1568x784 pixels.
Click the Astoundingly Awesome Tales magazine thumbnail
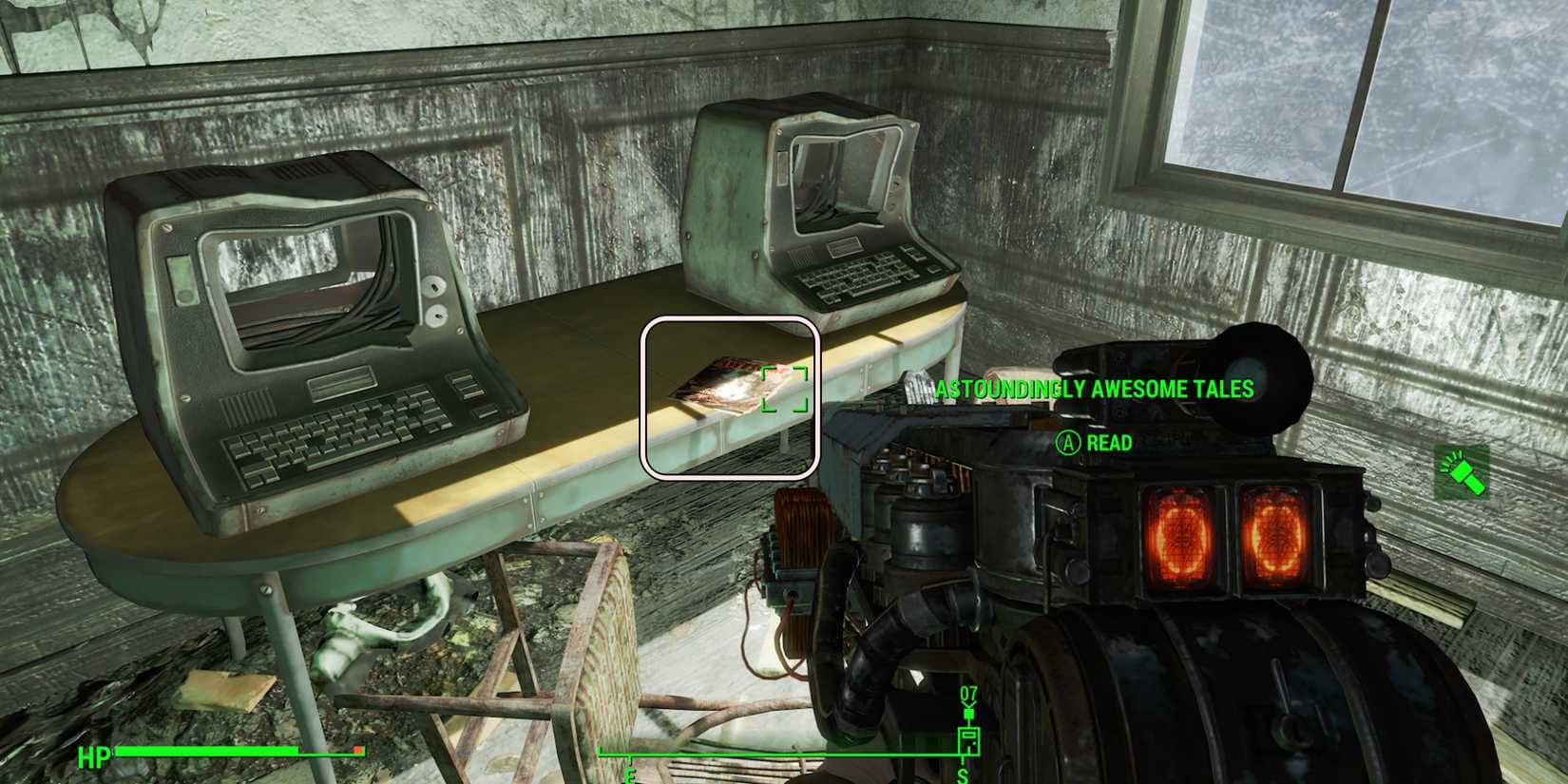pyautogui.click(x=732, y=385)
